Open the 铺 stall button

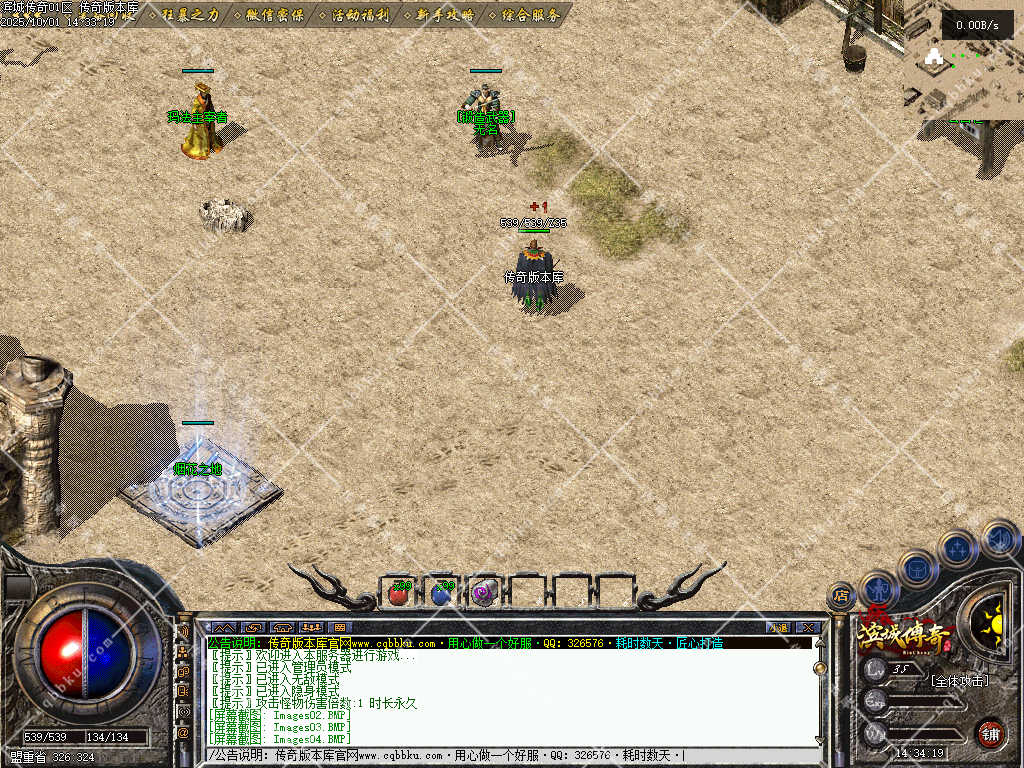pyautogui.click(x=990, y=733)
